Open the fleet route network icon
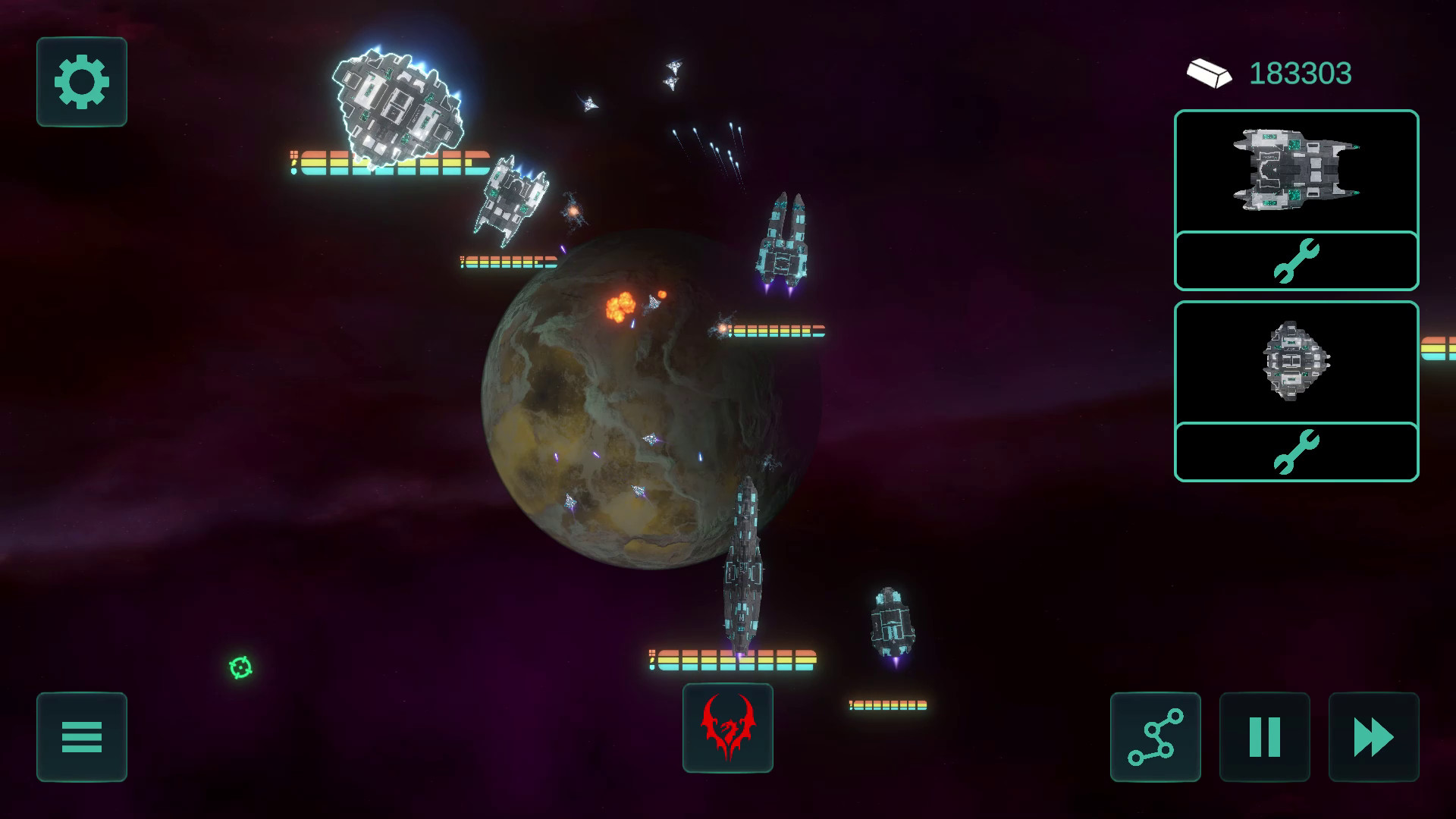The image size is (1456, 819). click(x=1154, y=738)
